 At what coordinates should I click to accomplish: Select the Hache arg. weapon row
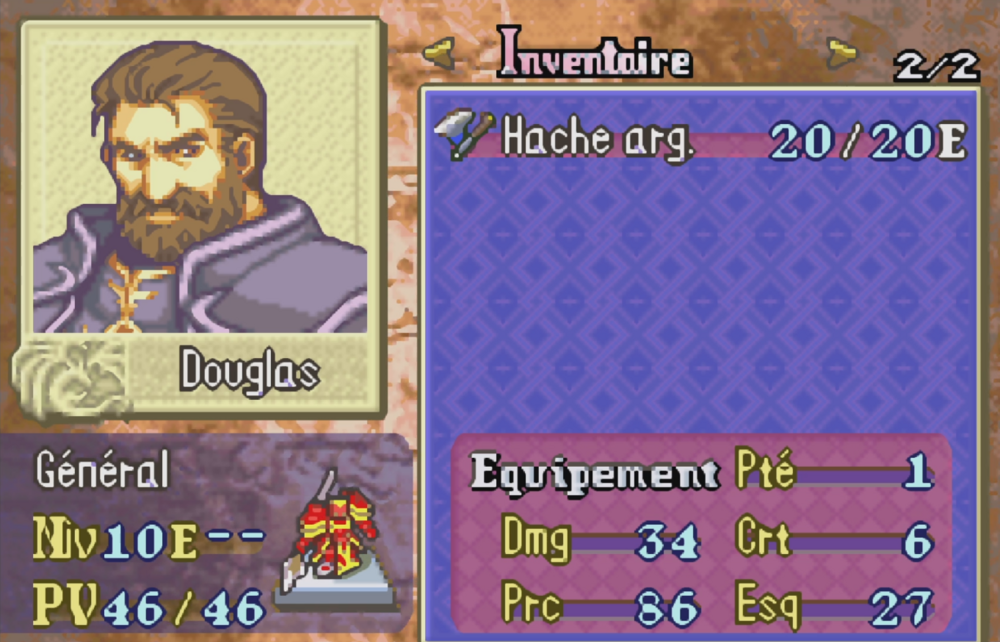tap(700, 141)
